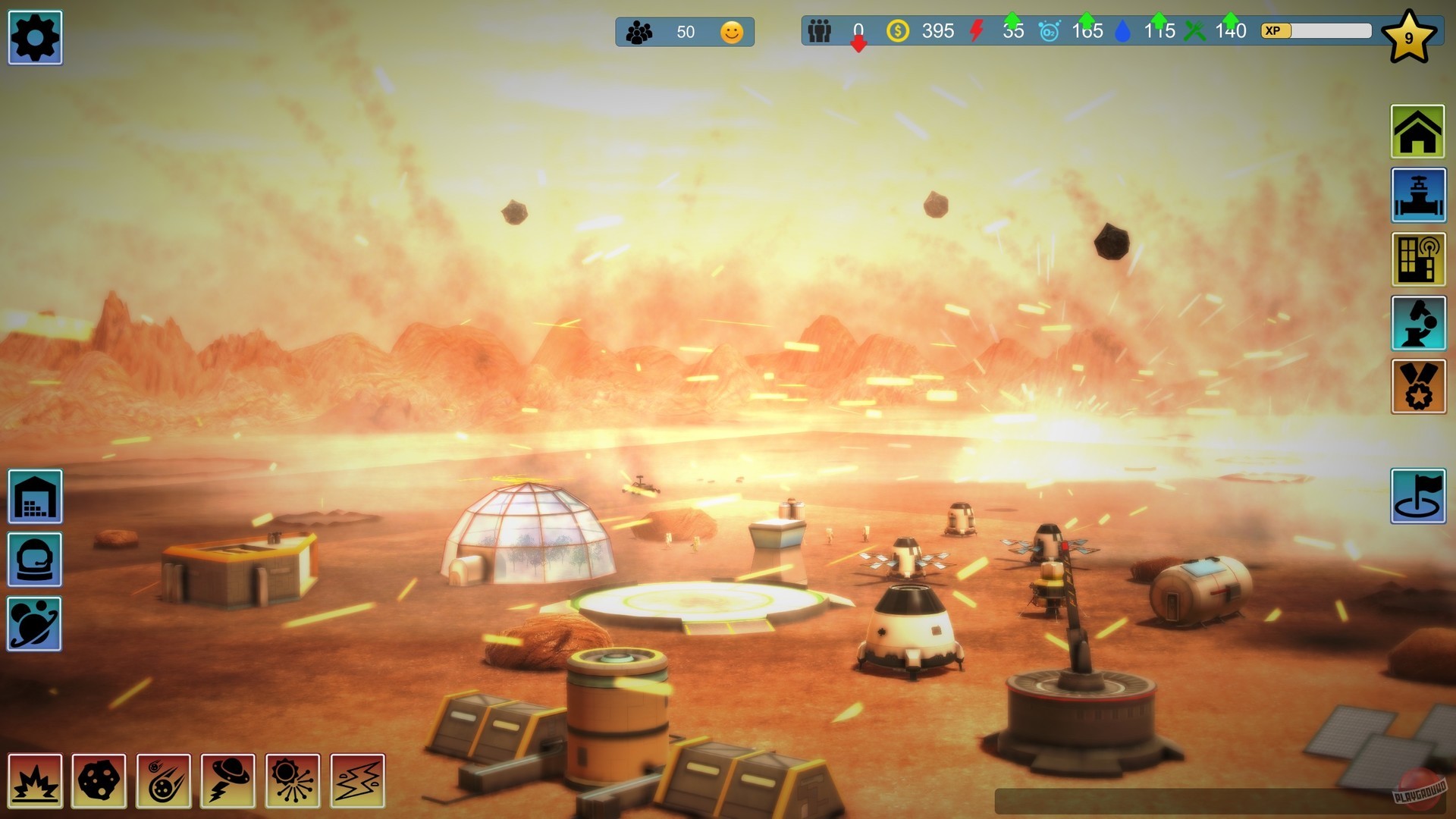Open the flag missions panel

click(1418, 497)
